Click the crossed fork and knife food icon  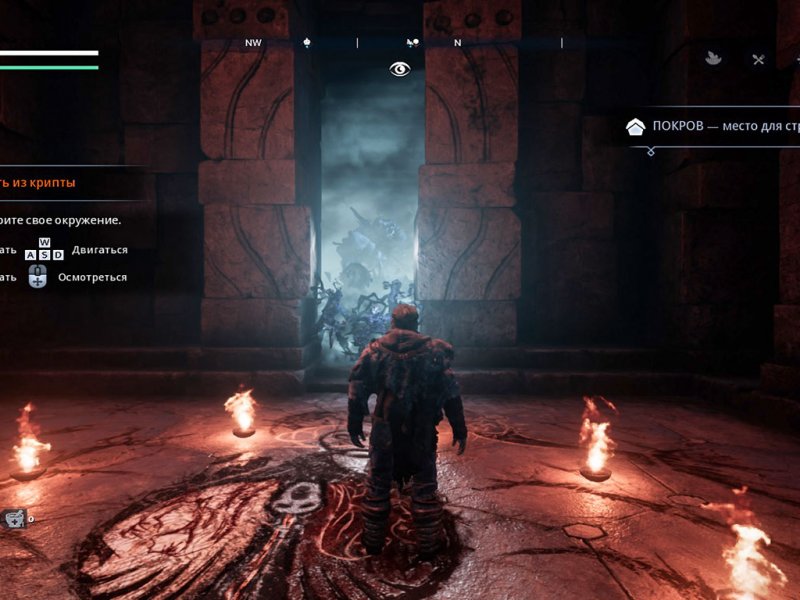coord(758,59)
